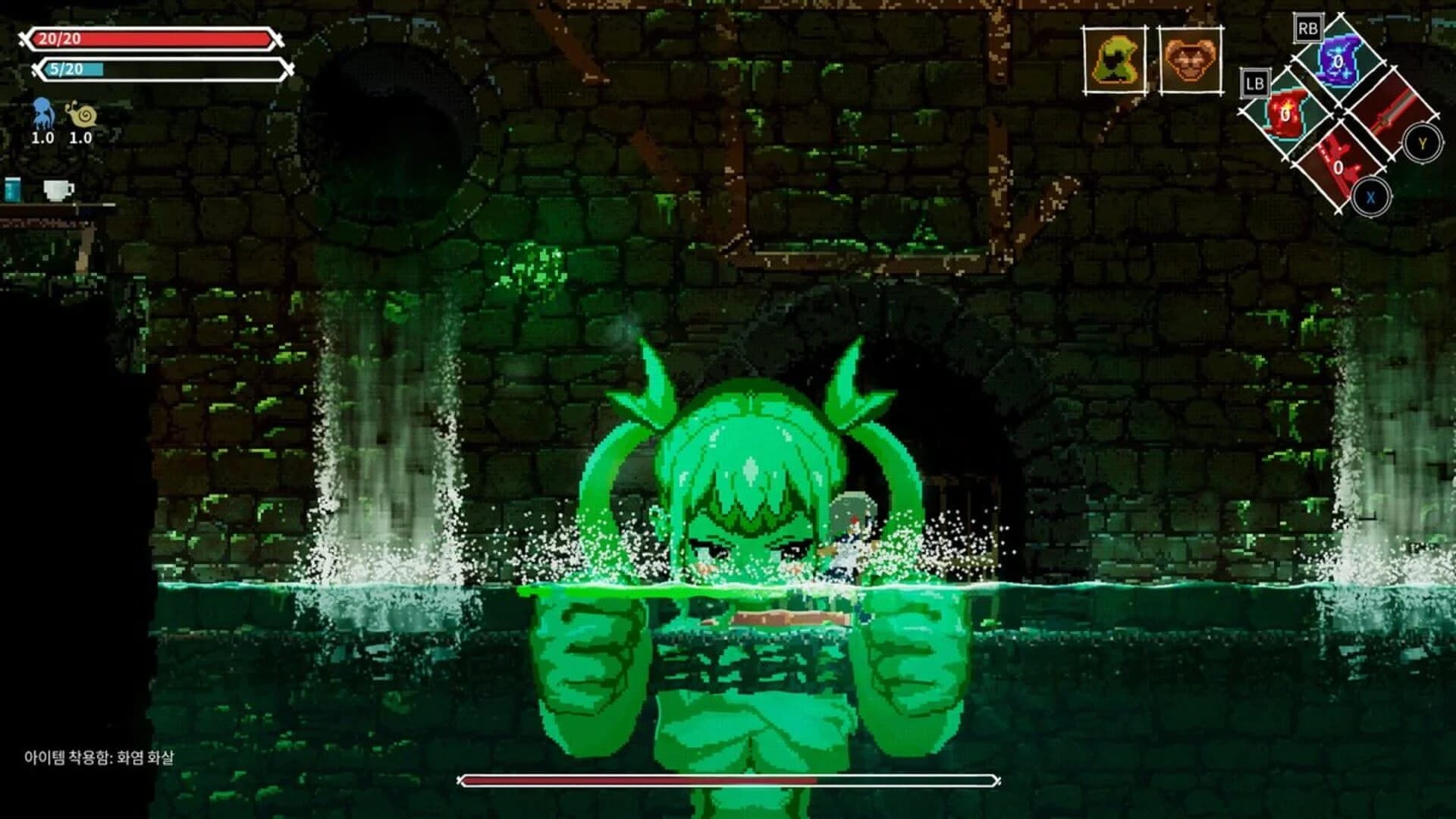1456x819 pixels.
Task: Click the red health bar showing 20/20
Action: [x=152, y=38]
